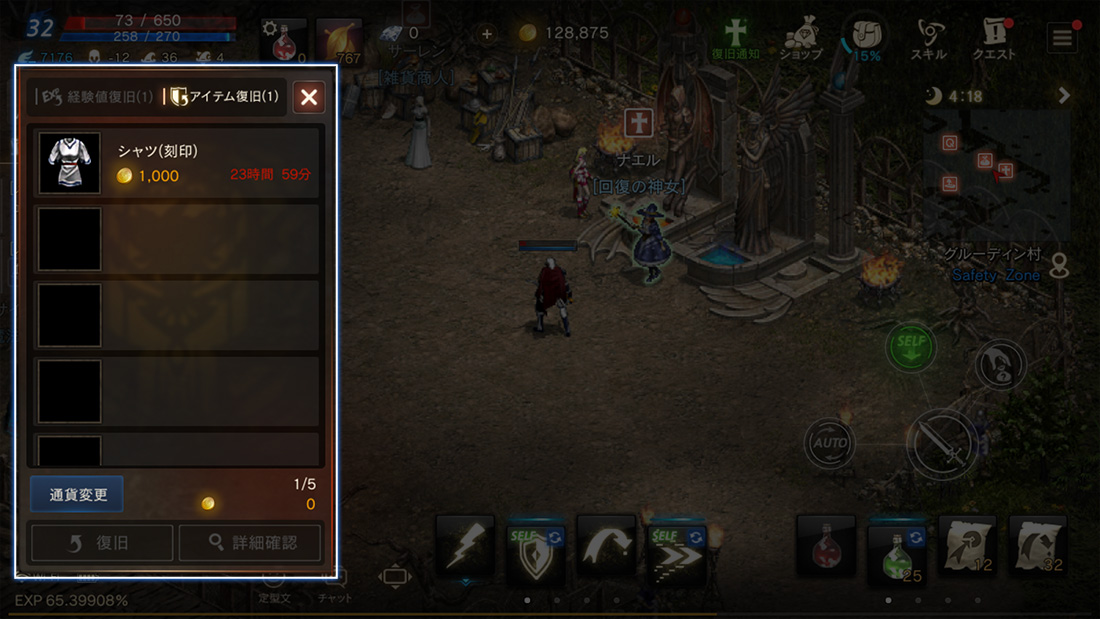Select the アイテム復旧 tab
Screen dimensions: 1100x619
pos(224,97)
